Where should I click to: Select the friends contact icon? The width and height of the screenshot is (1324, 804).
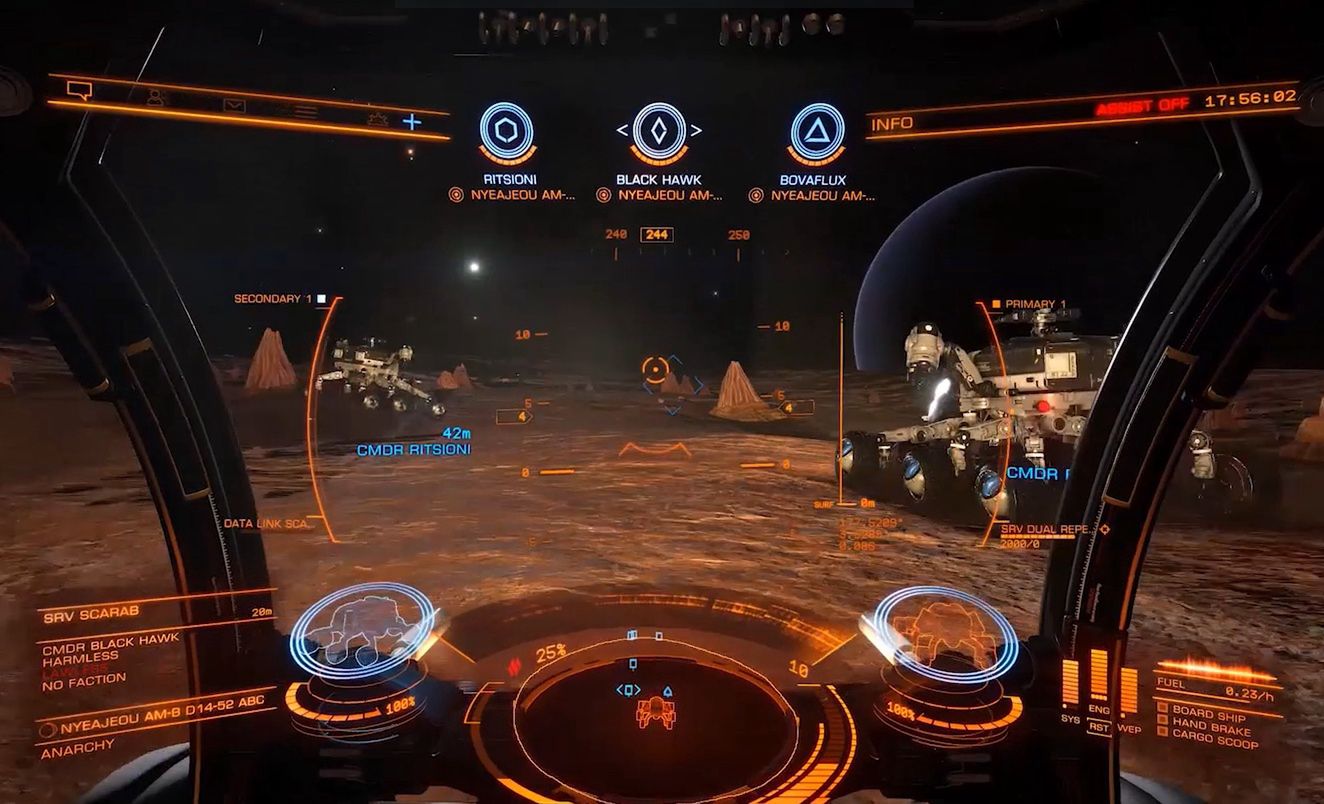point(155,96)
